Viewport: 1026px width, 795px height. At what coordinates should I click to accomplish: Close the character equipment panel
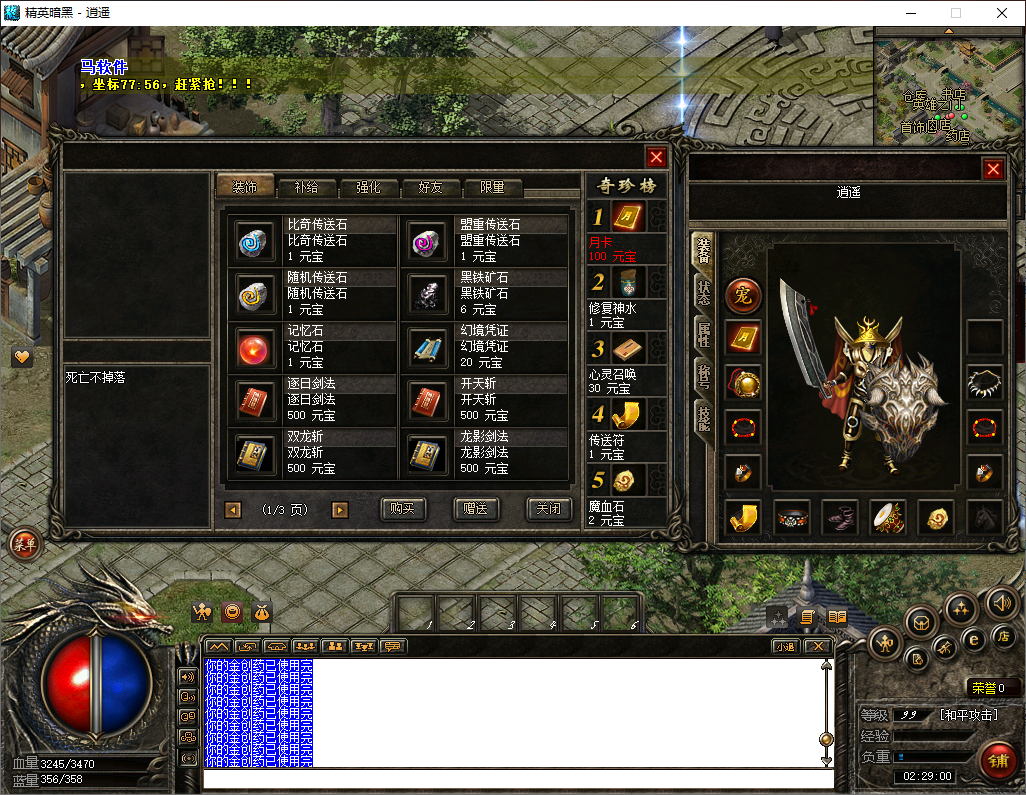coord(993,169)
